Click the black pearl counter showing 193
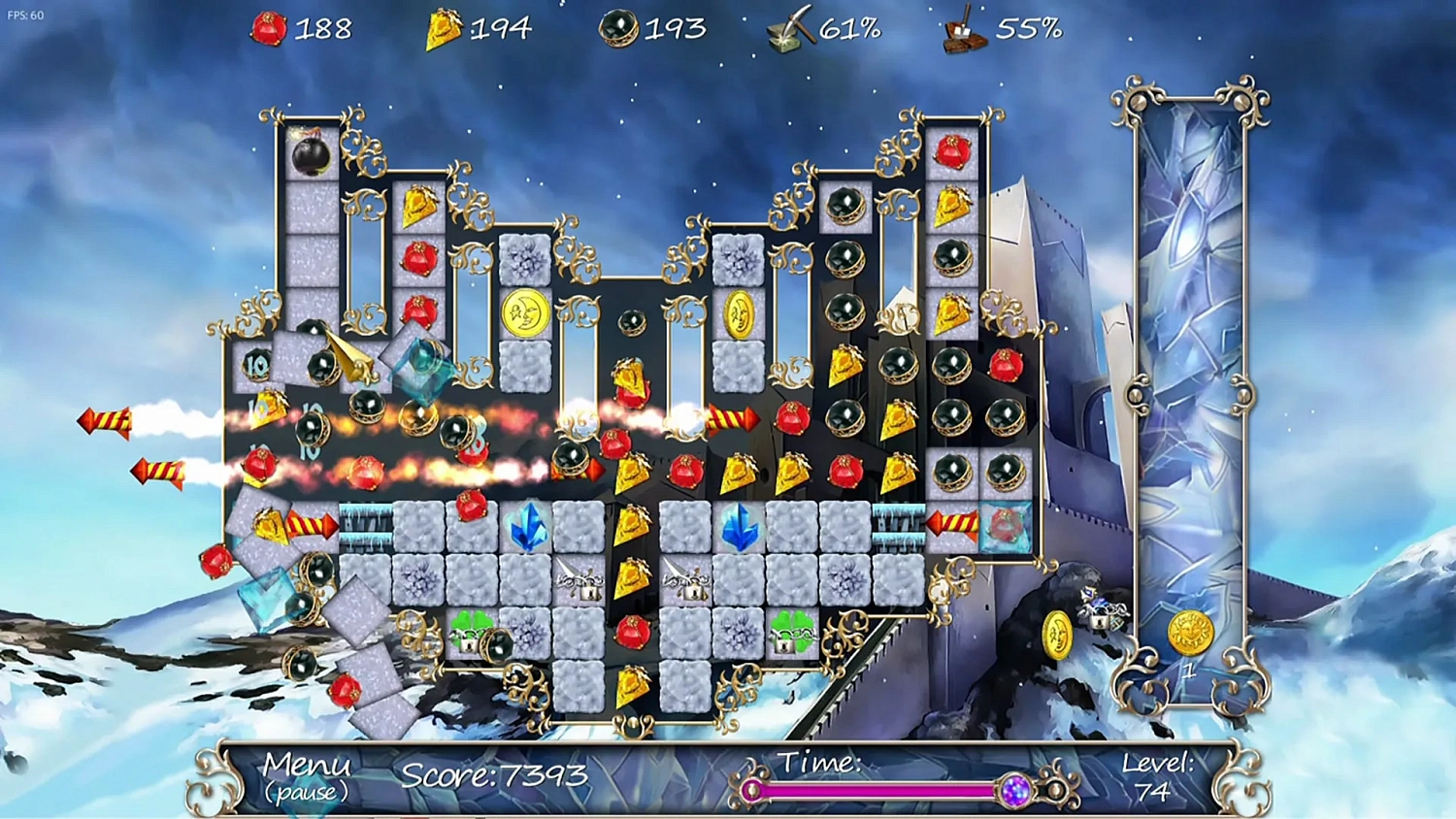 click(621, 26)
